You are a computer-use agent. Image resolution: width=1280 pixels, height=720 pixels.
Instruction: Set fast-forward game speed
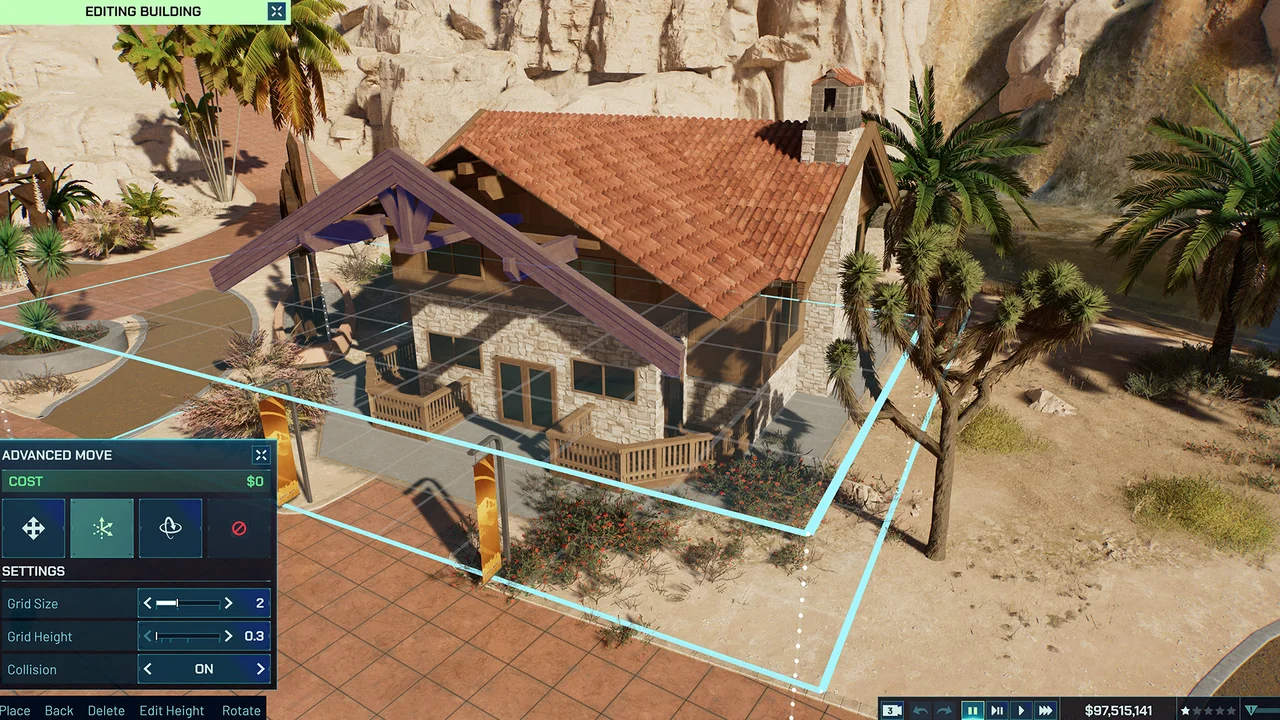pos(1045,709)
